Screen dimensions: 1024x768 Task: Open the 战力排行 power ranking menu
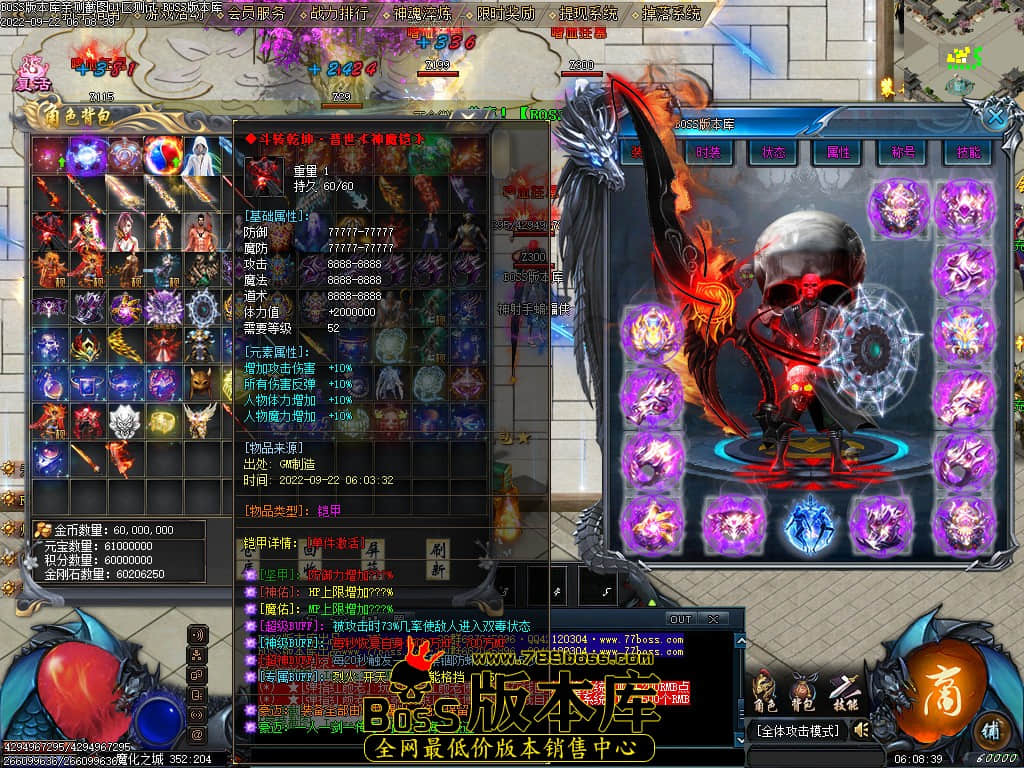coord(339,14)
